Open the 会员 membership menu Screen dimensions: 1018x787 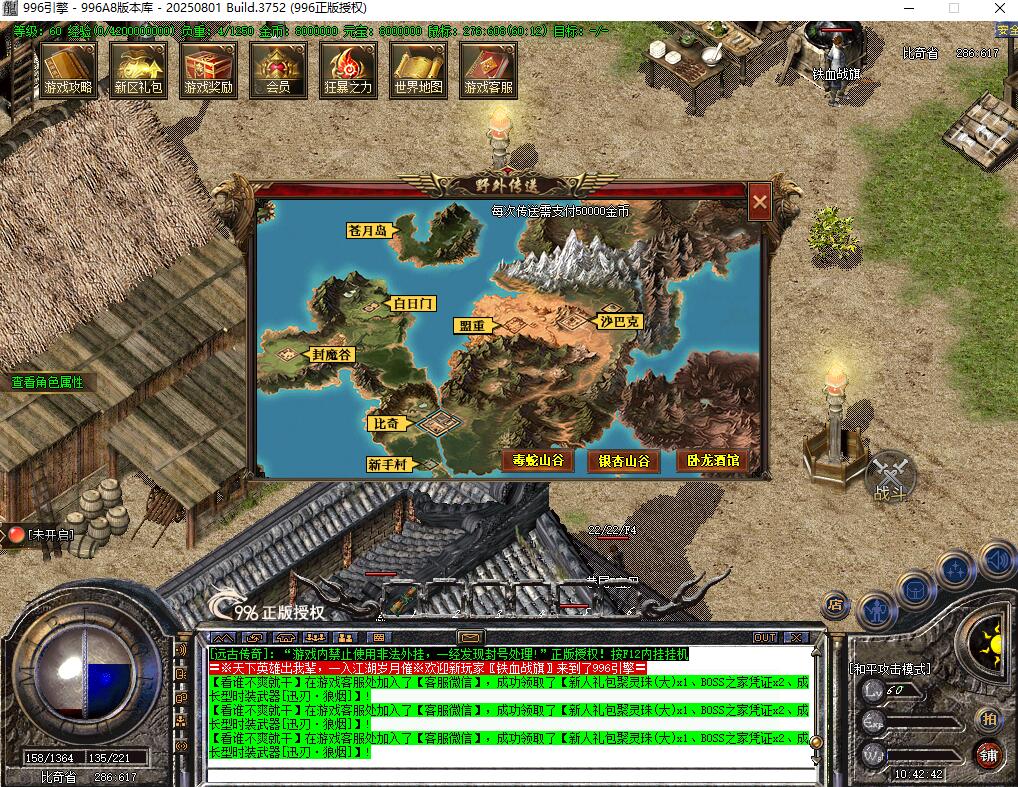[278, 69]
